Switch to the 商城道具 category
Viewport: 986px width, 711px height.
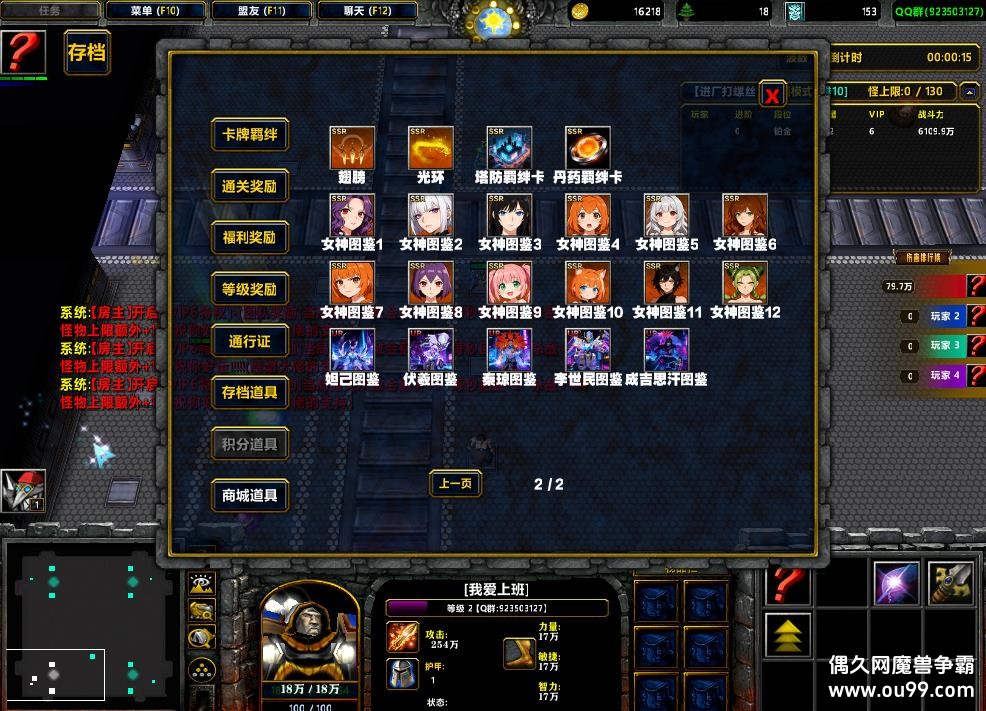[x=250, y=494]
